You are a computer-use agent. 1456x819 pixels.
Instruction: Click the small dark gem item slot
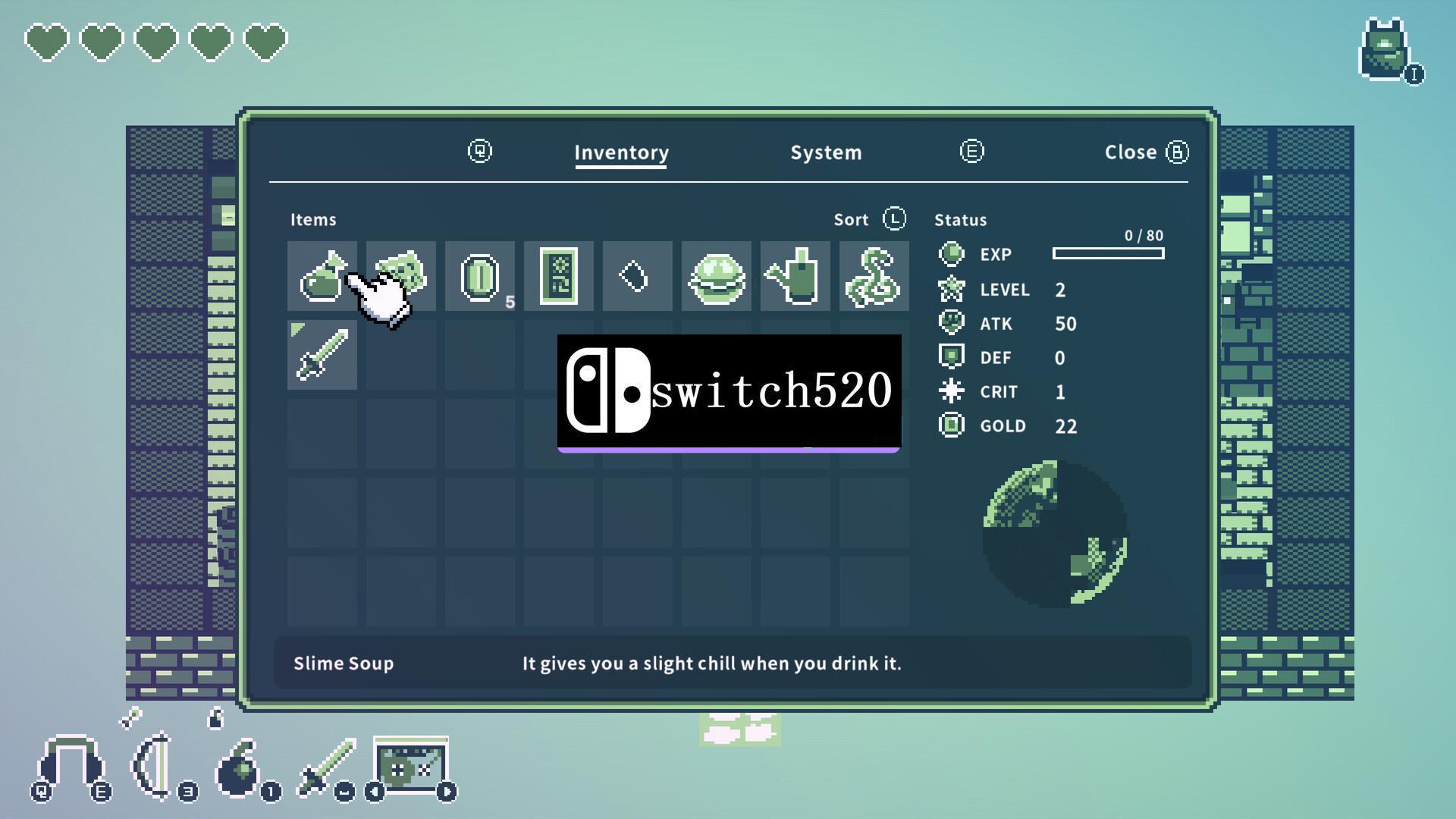point(637,276)
